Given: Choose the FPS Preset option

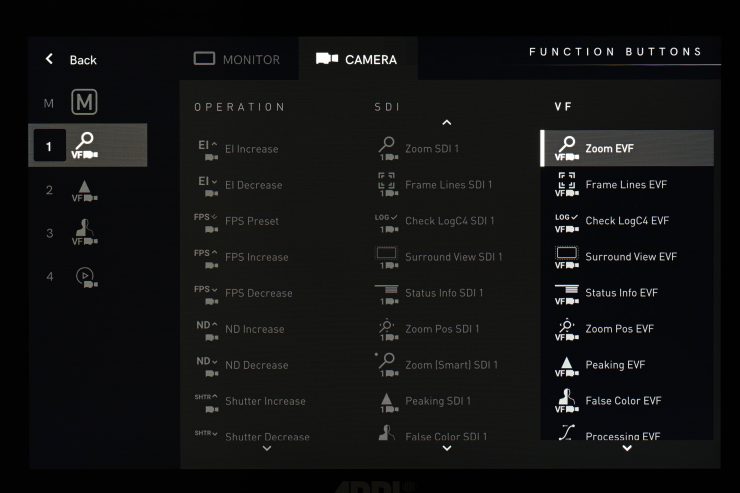Looking at the screenshot, I should (x=251, y=221).
